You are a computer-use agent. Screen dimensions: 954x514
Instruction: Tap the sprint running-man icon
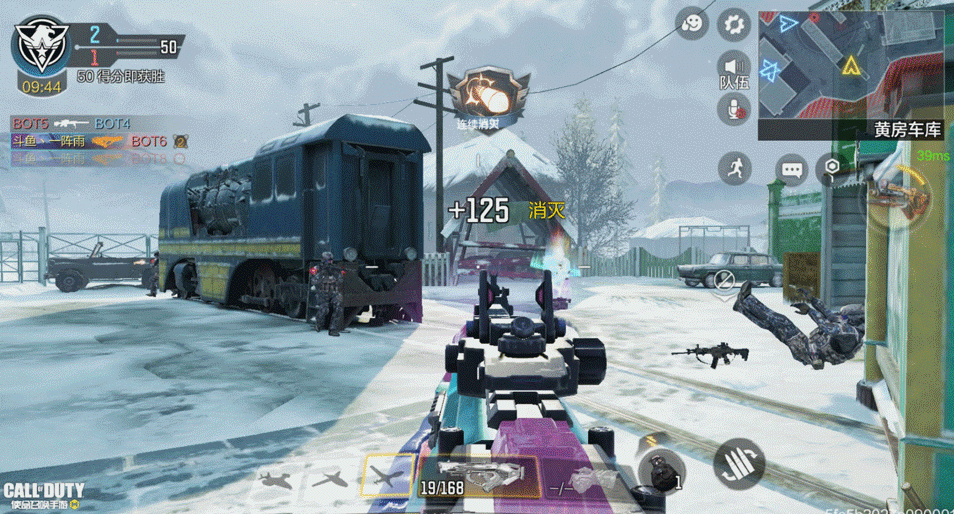click(x=734, y=167)
